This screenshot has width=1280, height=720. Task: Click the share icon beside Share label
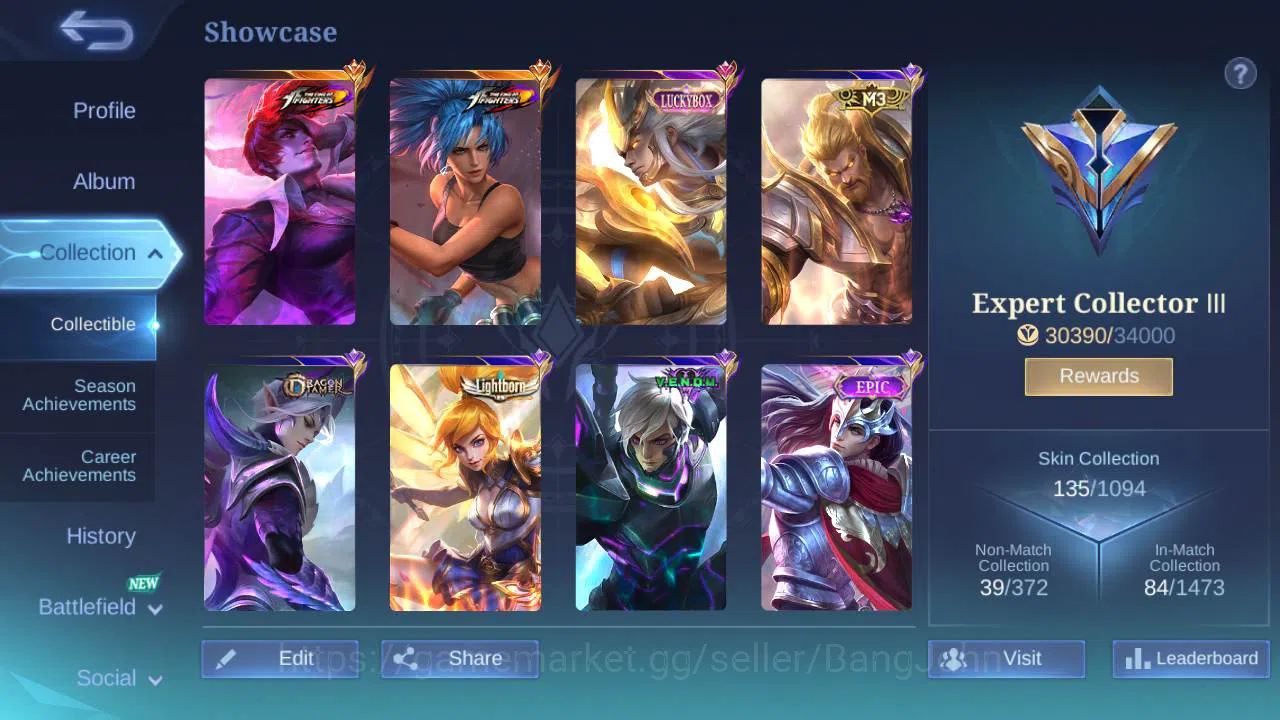click(406, 658)
